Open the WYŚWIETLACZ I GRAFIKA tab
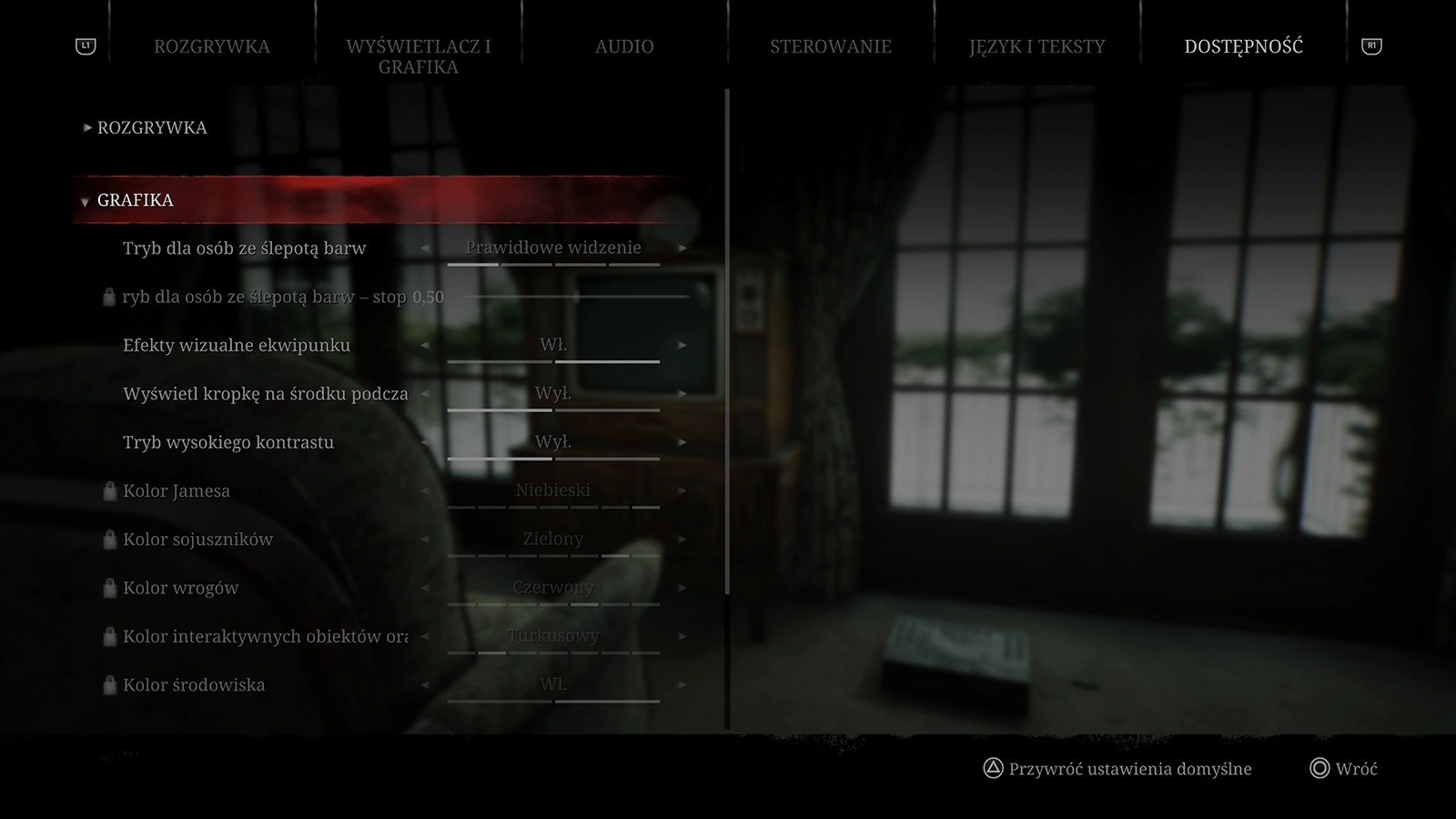Screen dimensions: 1456x819 pyautogui.click(x=418, y=56)
